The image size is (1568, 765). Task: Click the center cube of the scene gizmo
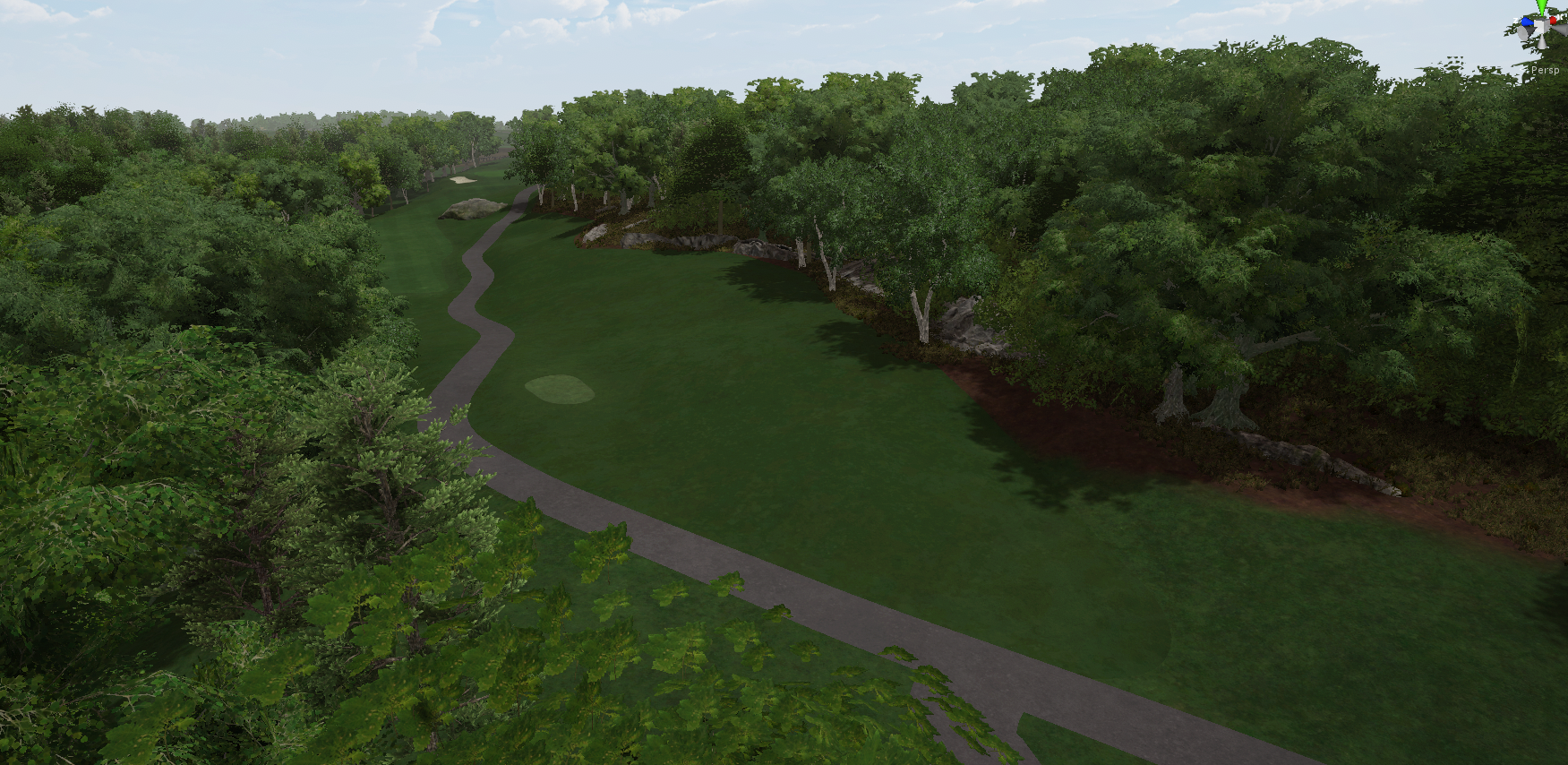tap(1542, 27)
